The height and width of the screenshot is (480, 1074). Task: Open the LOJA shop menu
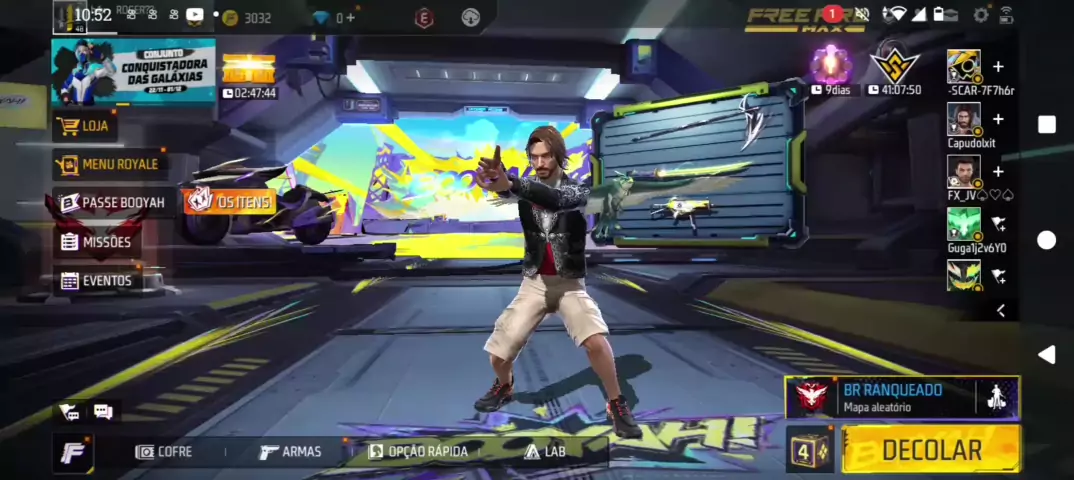coord(85,126)
